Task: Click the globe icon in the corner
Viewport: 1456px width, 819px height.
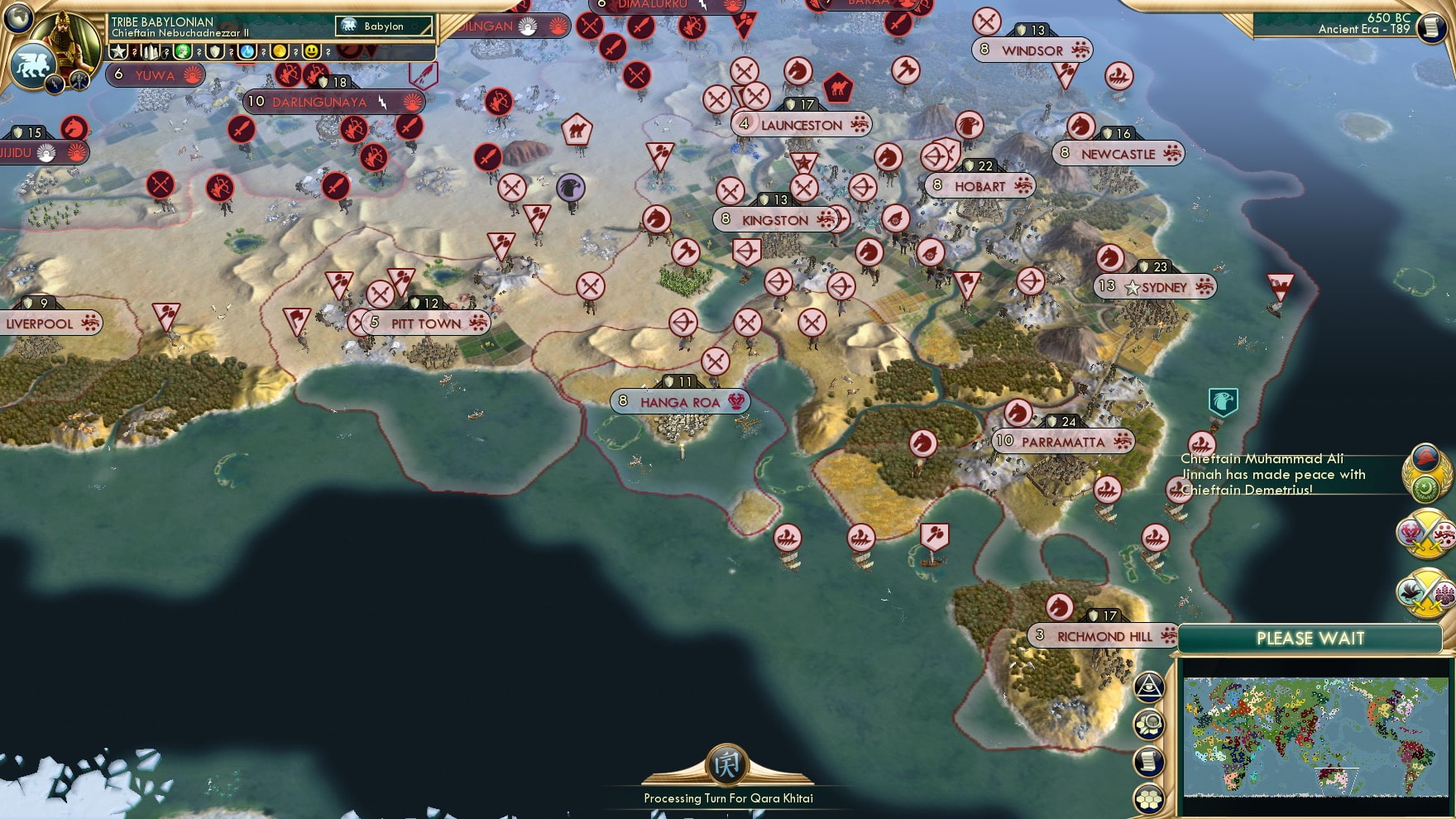Action: point(17,16)
